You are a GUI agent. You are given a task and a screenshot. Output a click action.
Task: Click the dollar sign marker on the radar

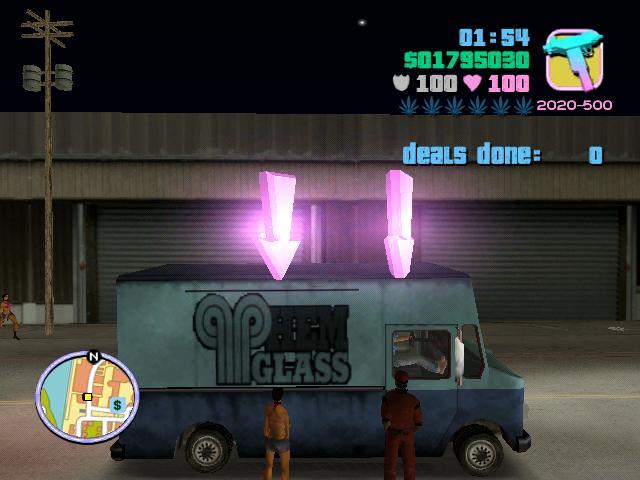click(x=117, y=405)
